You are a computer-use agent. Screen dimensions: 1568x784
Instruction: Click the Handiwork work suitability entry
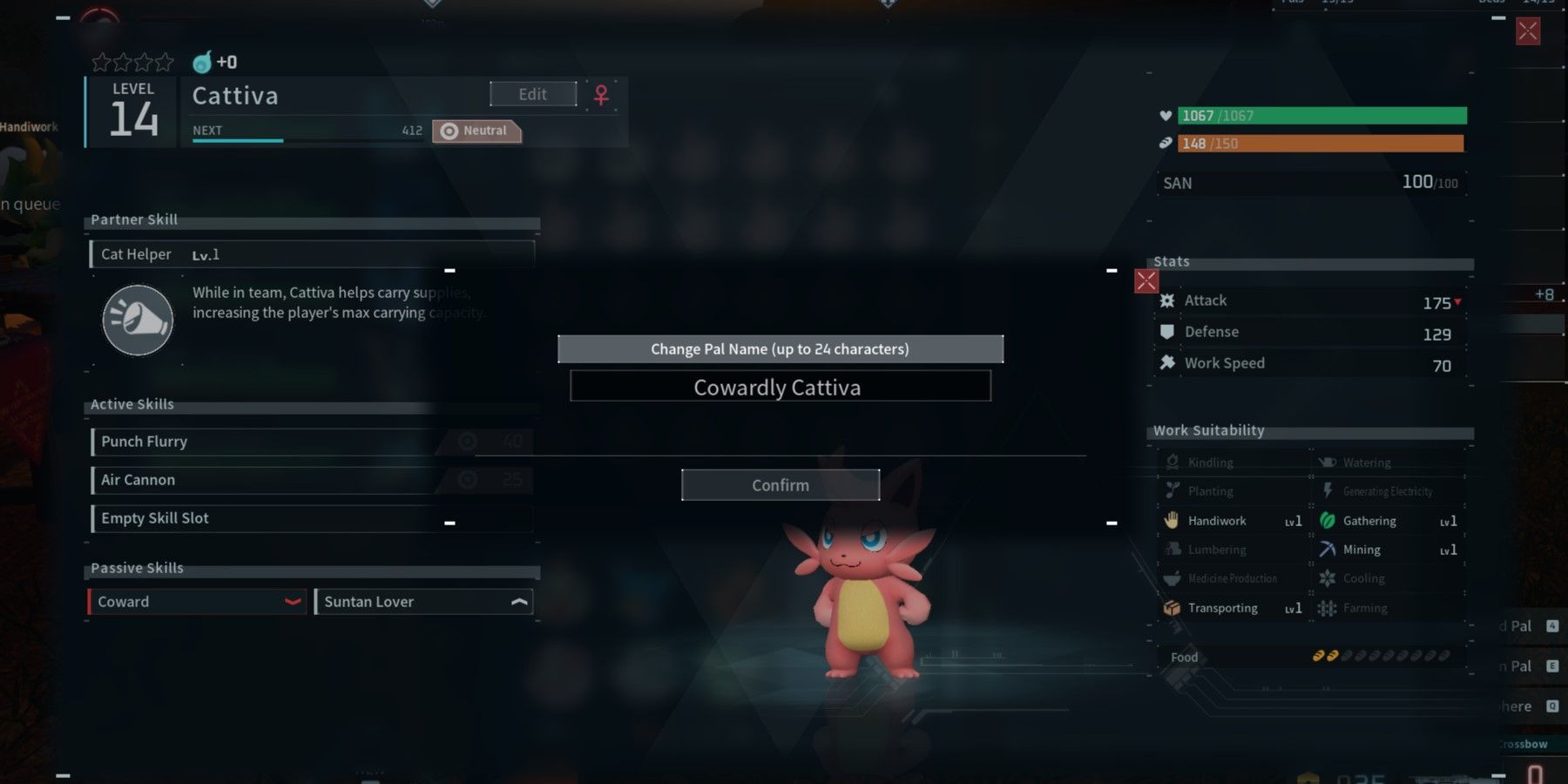[x=1232, y=521]
